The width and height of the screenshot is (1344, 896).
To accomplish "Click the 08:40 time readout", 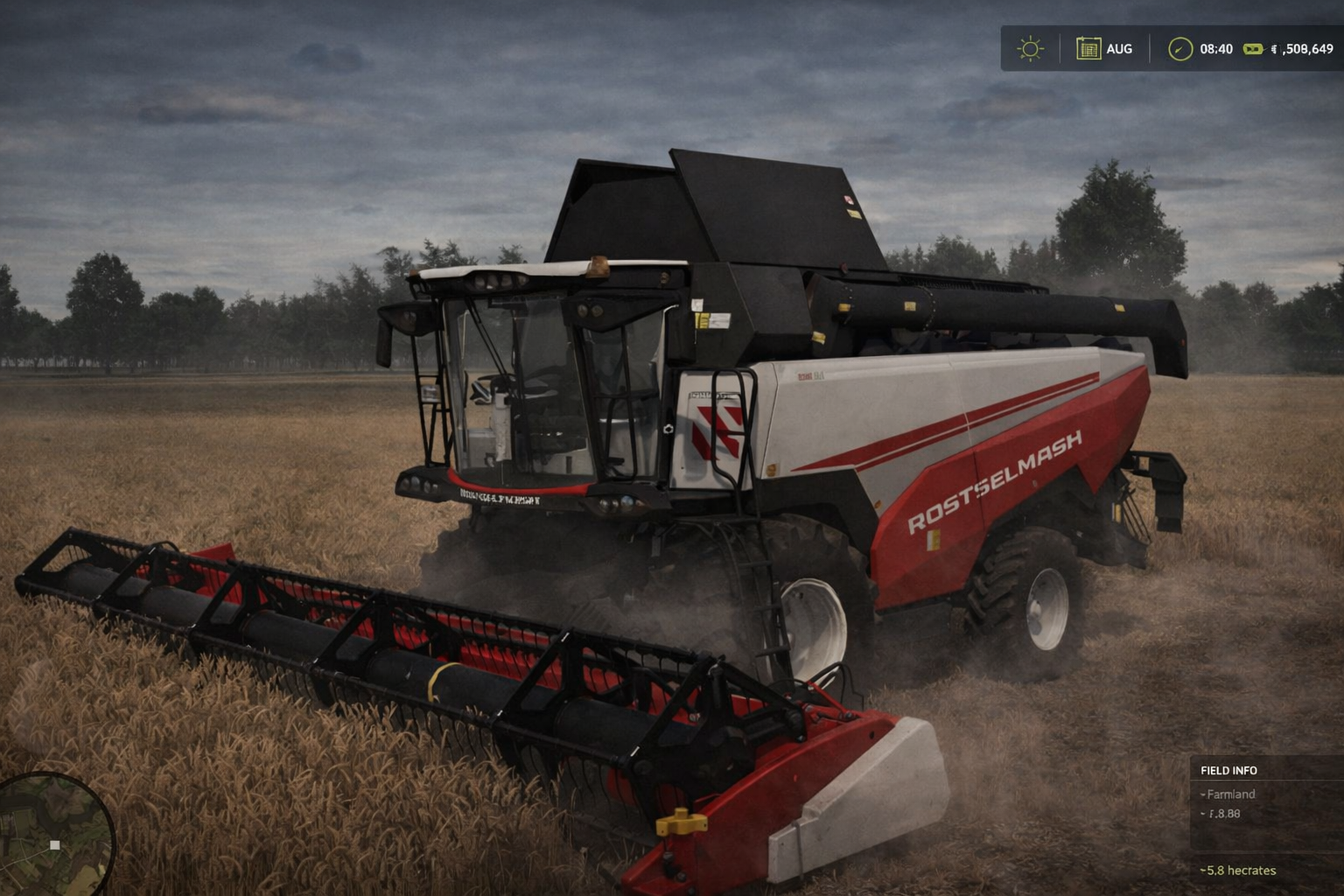I will point(1215,49).
